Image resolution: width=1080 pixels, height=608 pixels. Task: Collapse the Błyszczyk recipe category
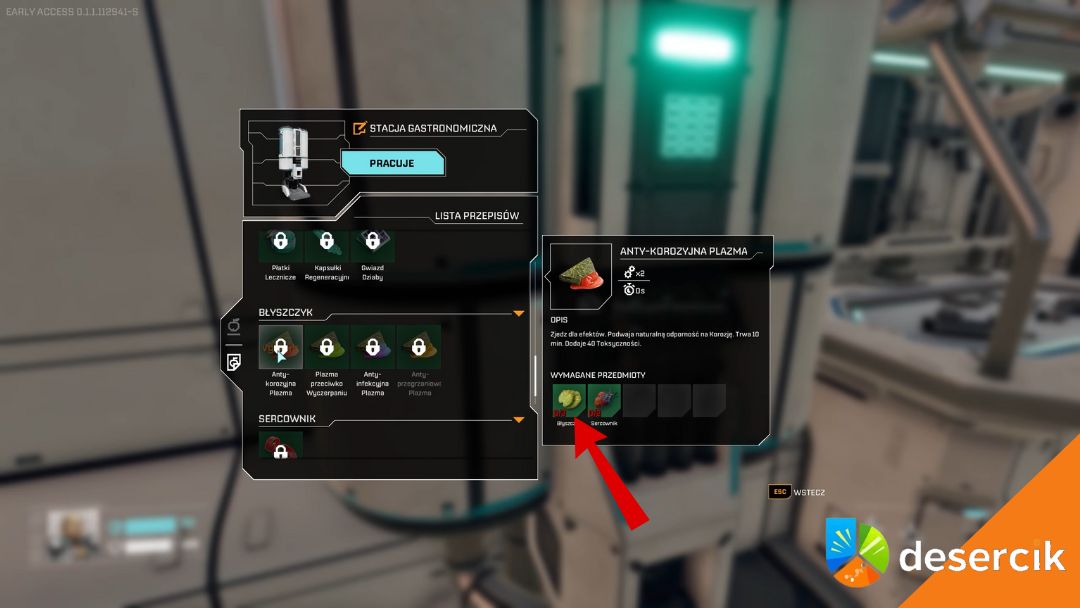[518, 313]
